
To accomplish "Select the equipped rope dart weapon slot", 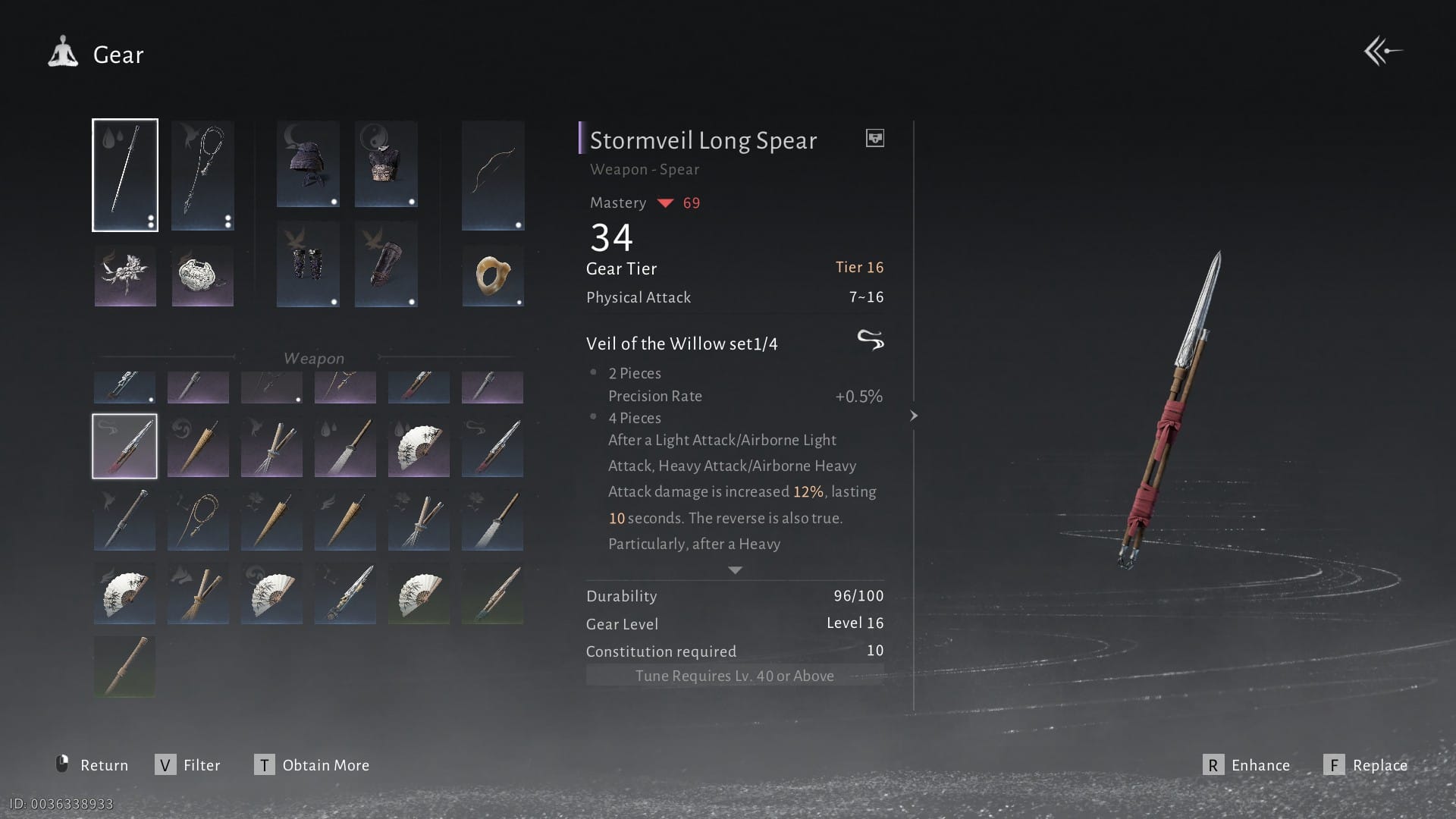I will tap(202, 175).
